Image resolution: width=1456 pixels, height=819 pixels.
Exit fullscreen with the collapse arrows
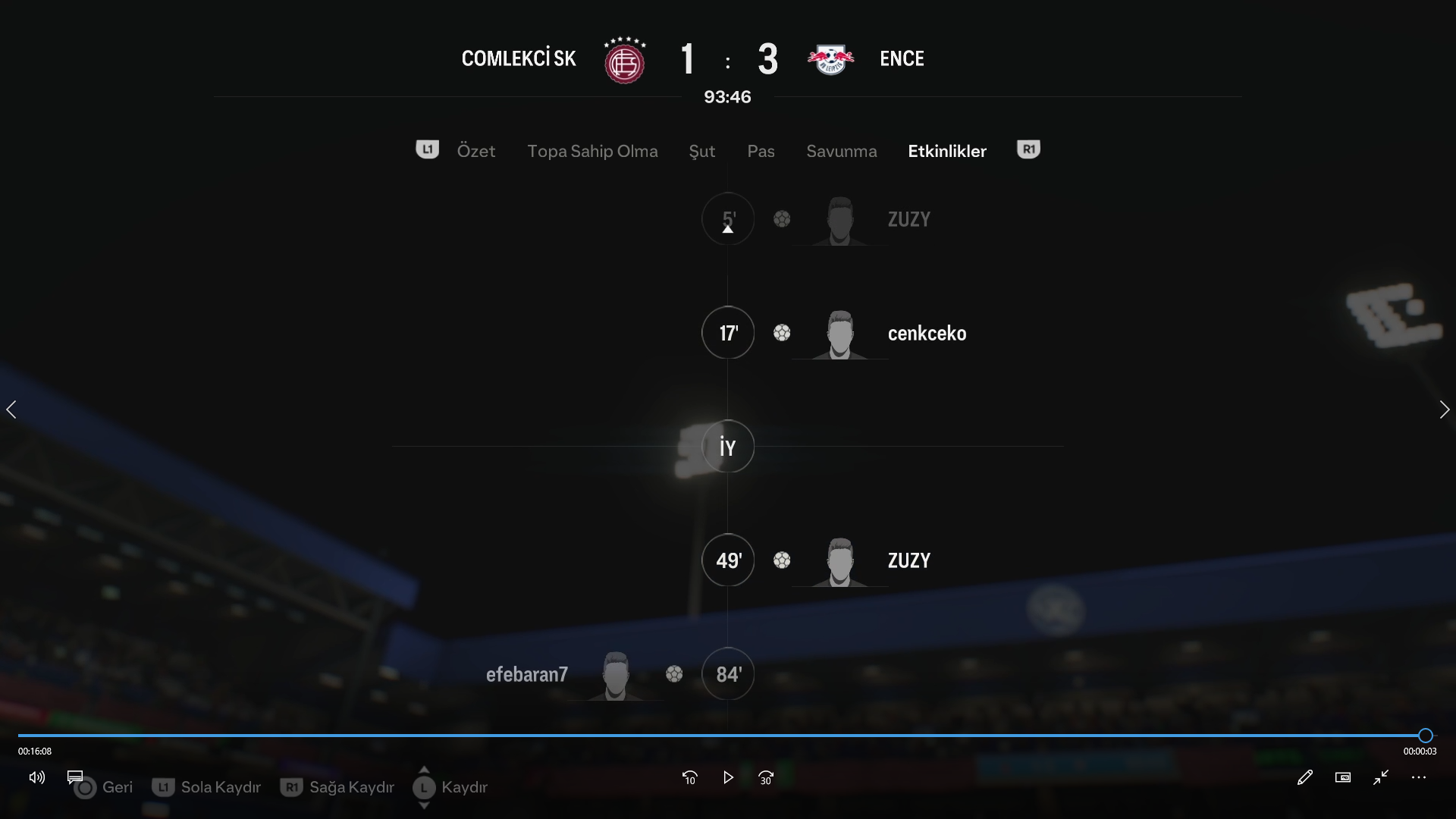click(x=1381, y=777)
